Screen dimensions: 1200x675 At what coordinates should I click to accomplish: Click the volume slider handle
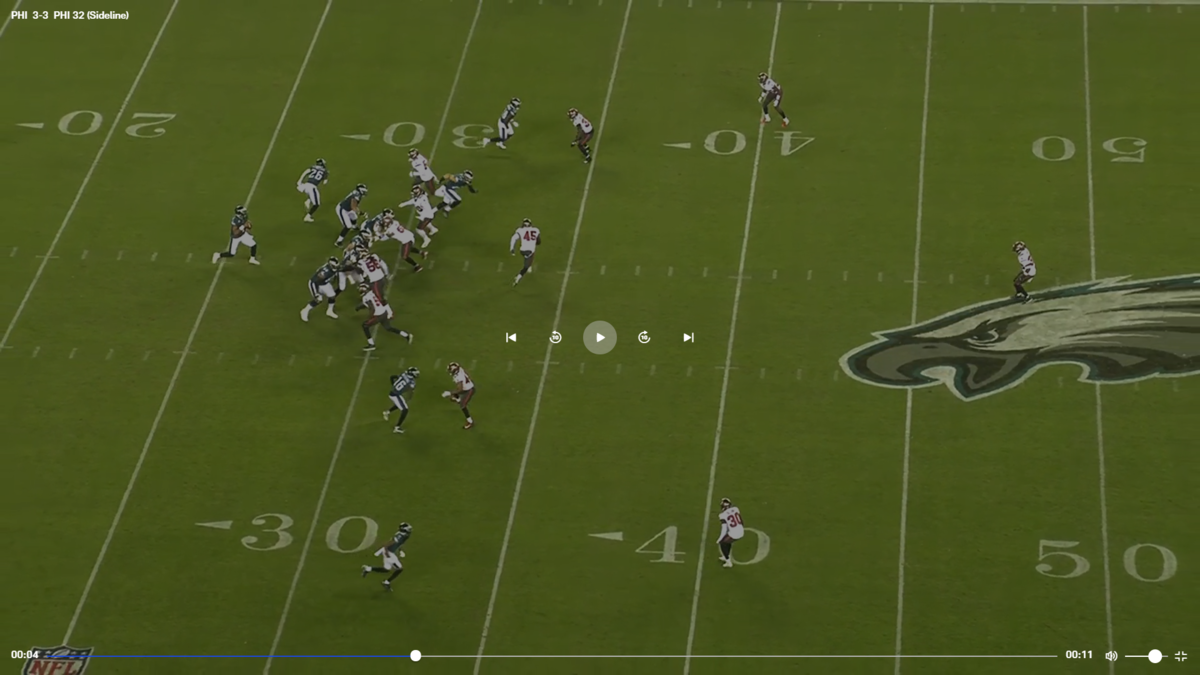point(1155,656)
